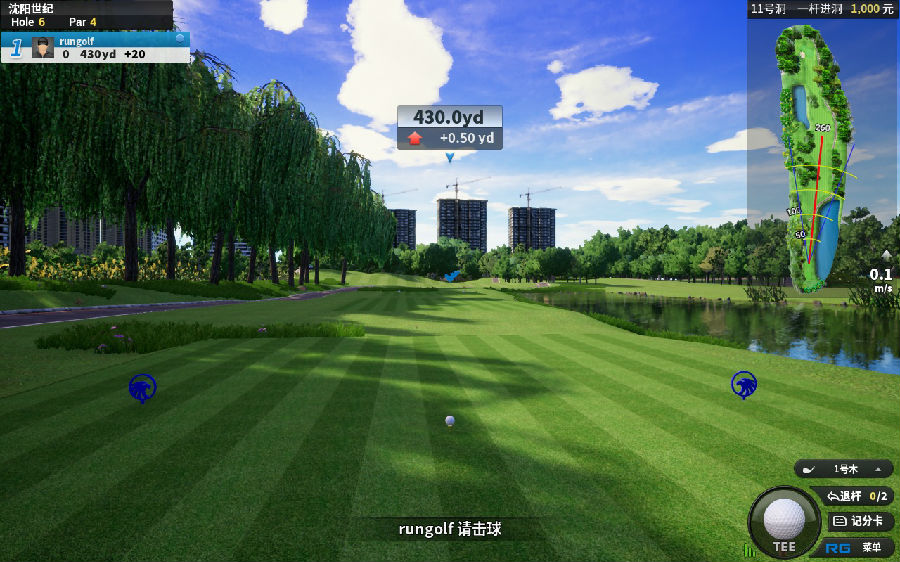Open the RG 菜单 menu

point(859,547)
